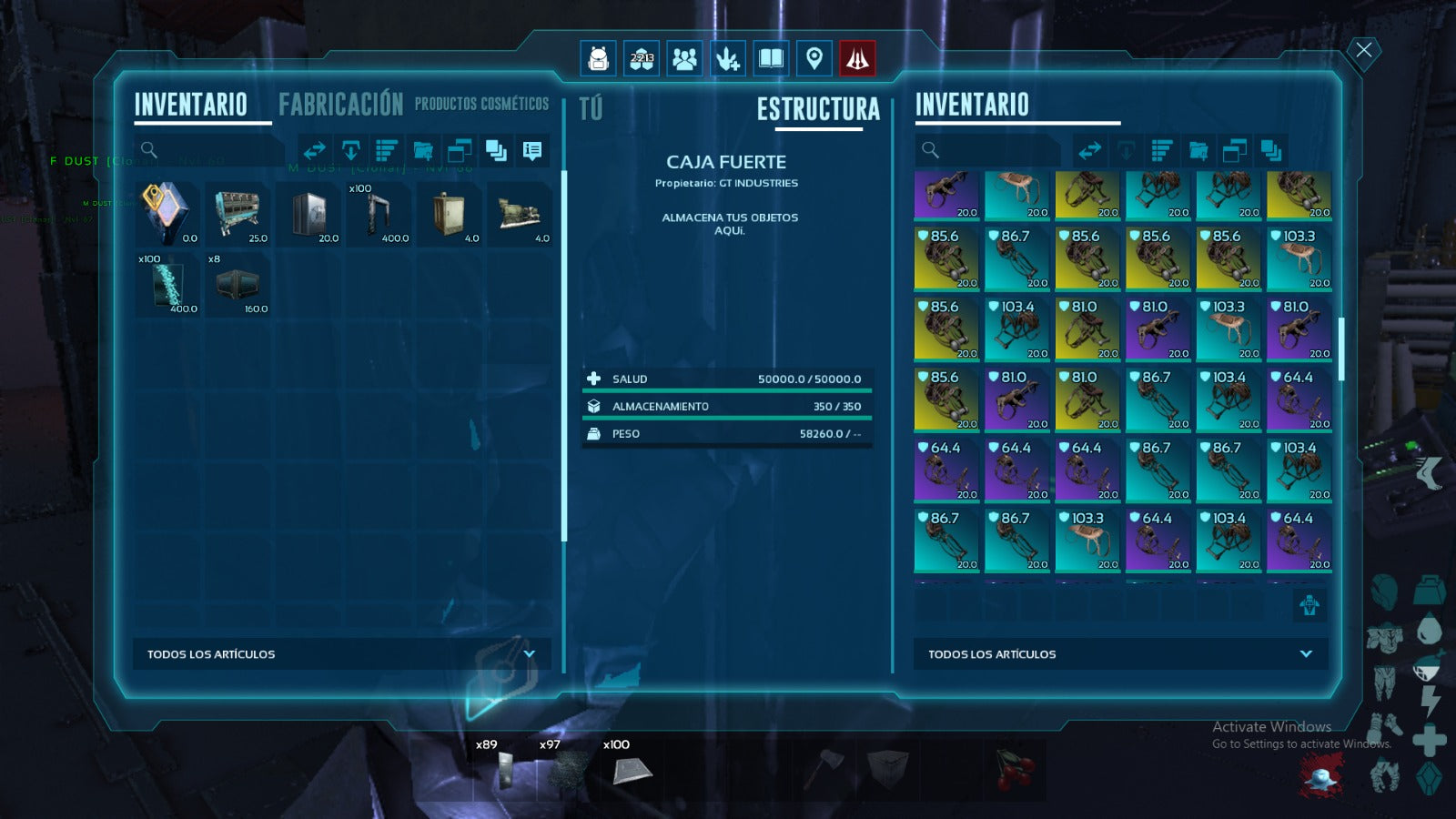Viewport: 1456px width, 819px height.
Task: Open the book journal icon in top bar
Action: tap(771, 59)
